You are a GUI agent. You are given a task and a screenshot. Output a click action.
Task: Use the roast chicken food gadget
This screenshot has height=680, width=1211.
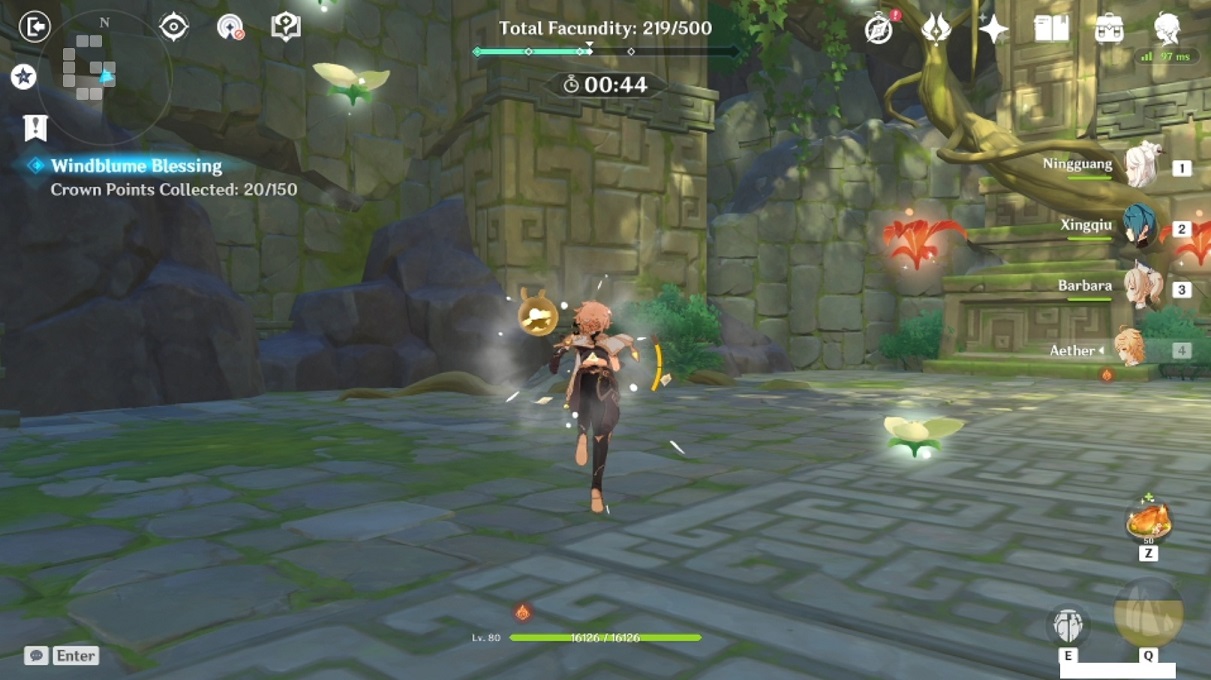pos(1148,521)
